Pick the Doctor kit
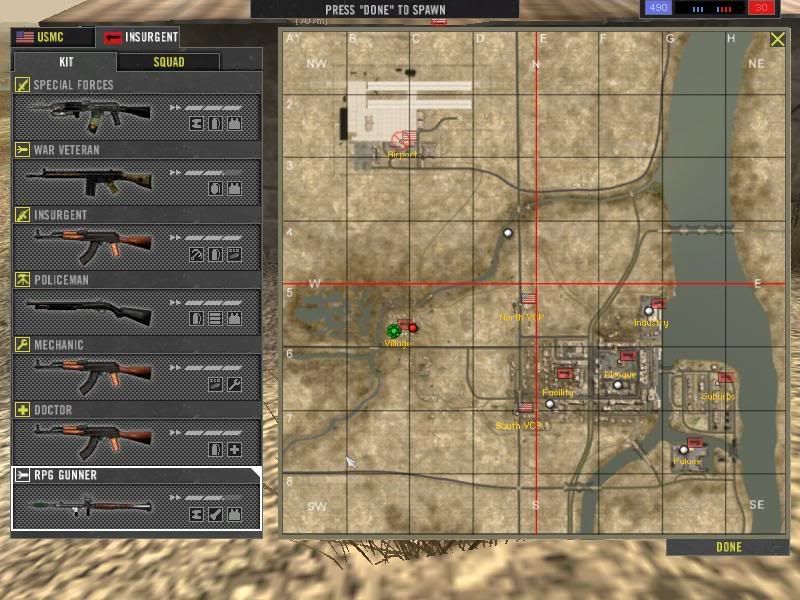 136,434
